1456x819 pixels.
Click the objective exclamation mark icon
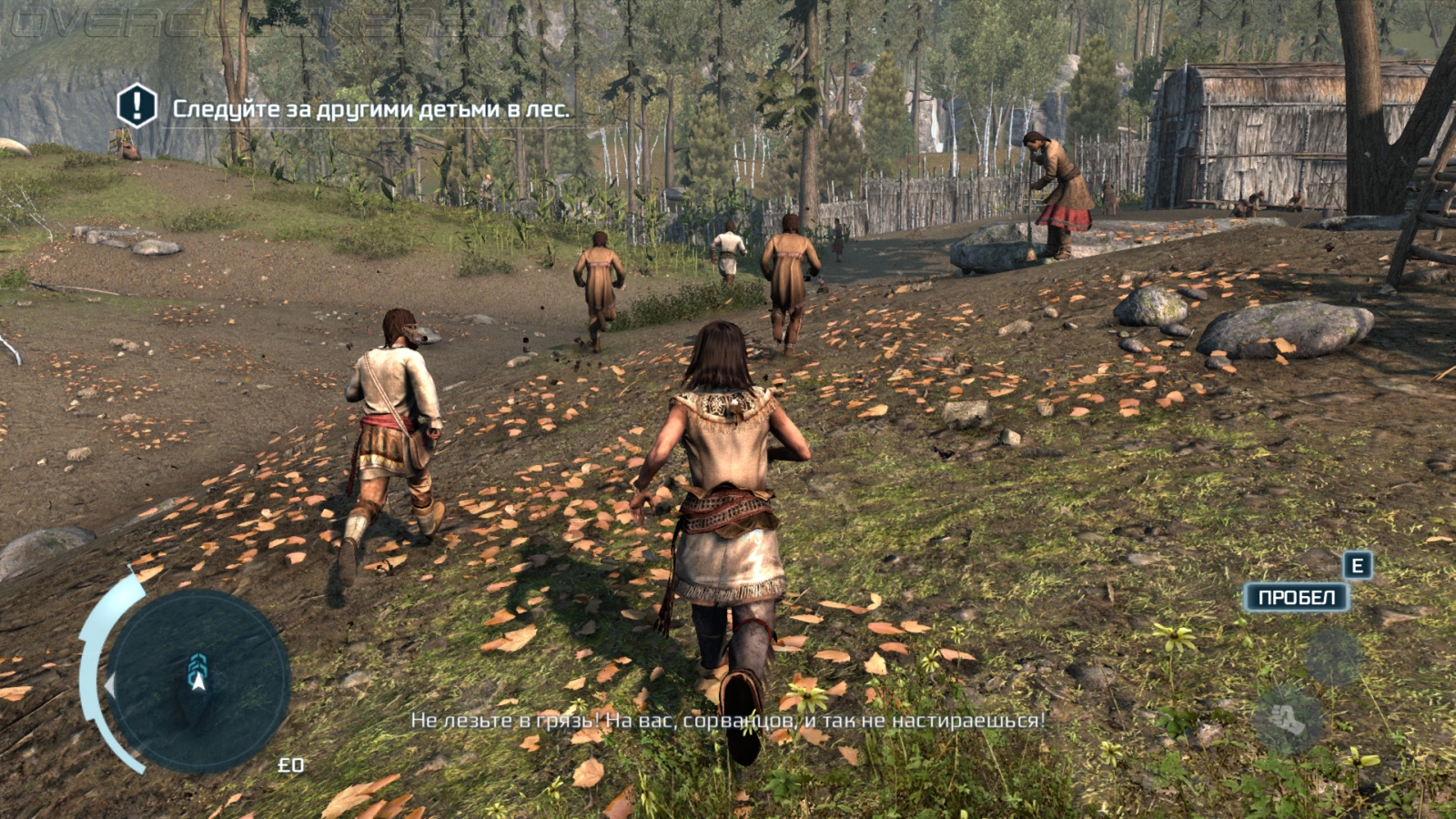(x=137, y=106)
